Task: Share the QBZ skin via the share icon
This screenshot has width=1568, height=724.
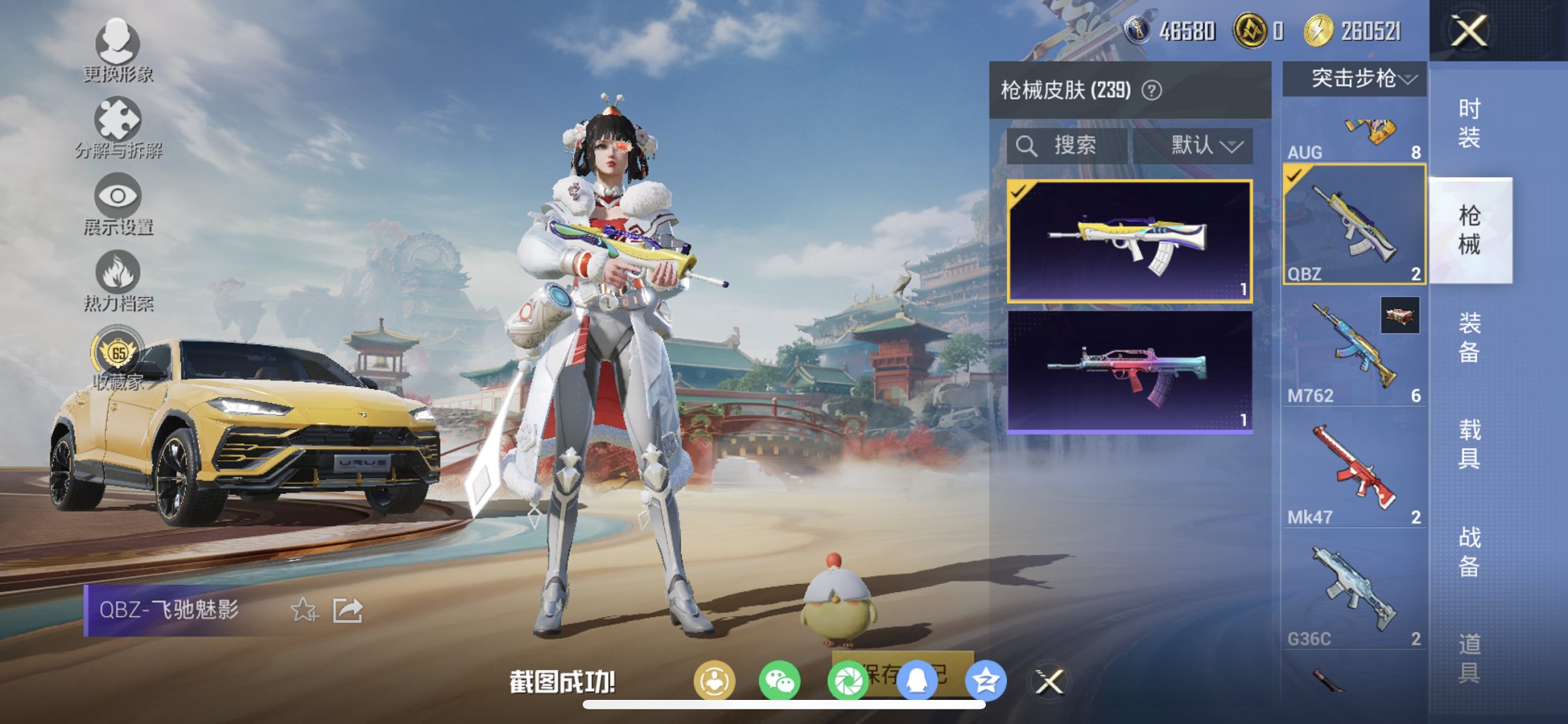Action: tap(348, 611)
